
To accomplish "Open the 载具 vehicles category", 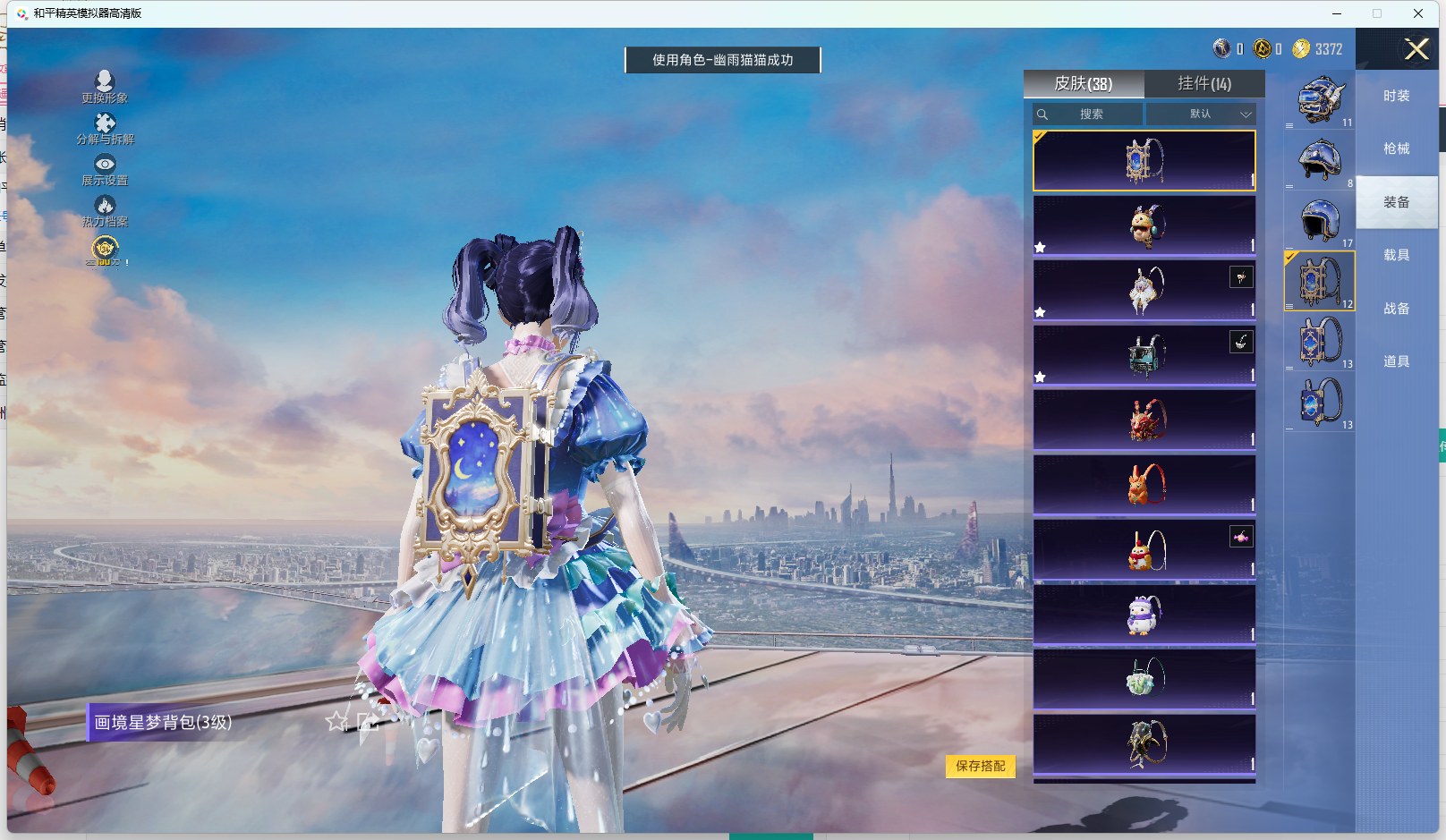I will pyautogui.click(x=1396, y=255).
